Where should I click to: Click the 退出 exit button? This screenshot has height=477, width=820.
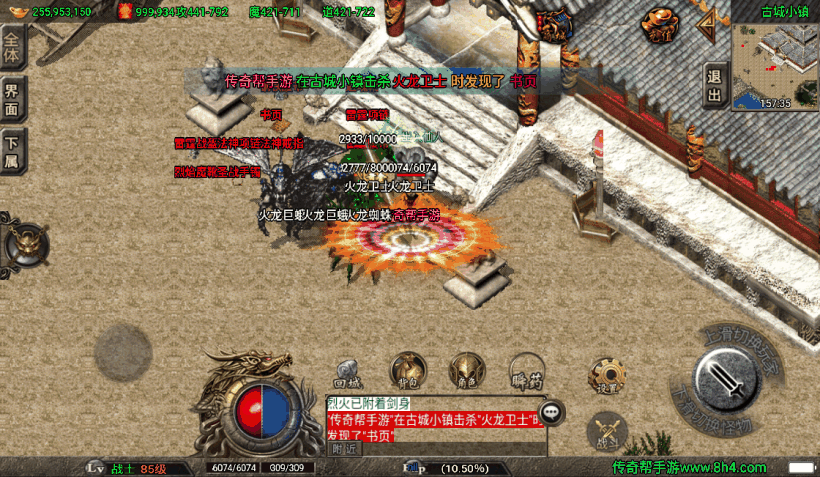(714, 83)
